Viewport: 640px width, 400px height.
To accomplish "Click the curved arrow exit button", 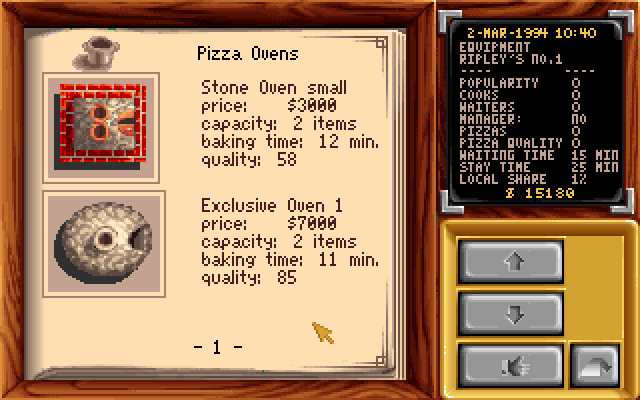I will coord(594,365).
